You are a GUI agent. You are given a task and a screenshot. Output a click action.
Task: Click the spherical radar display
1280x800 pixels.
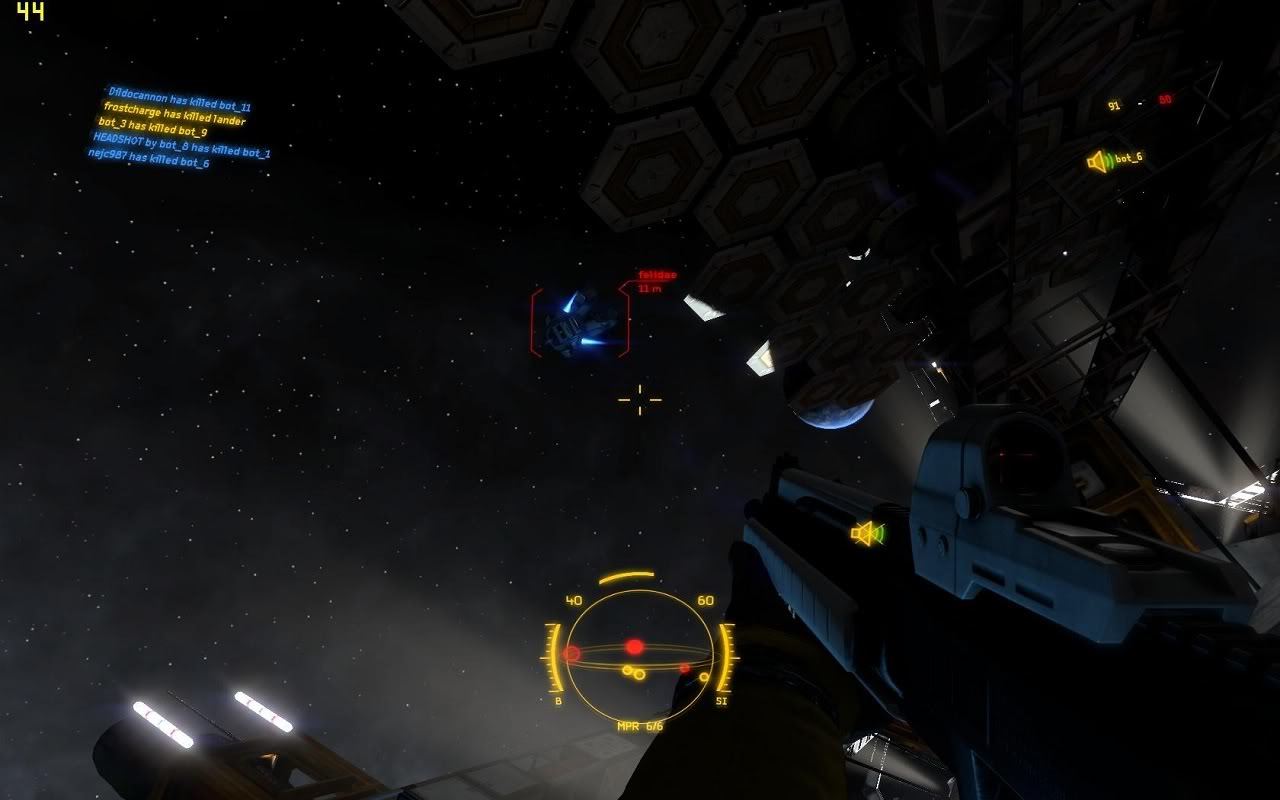click(x=639, y=655)
